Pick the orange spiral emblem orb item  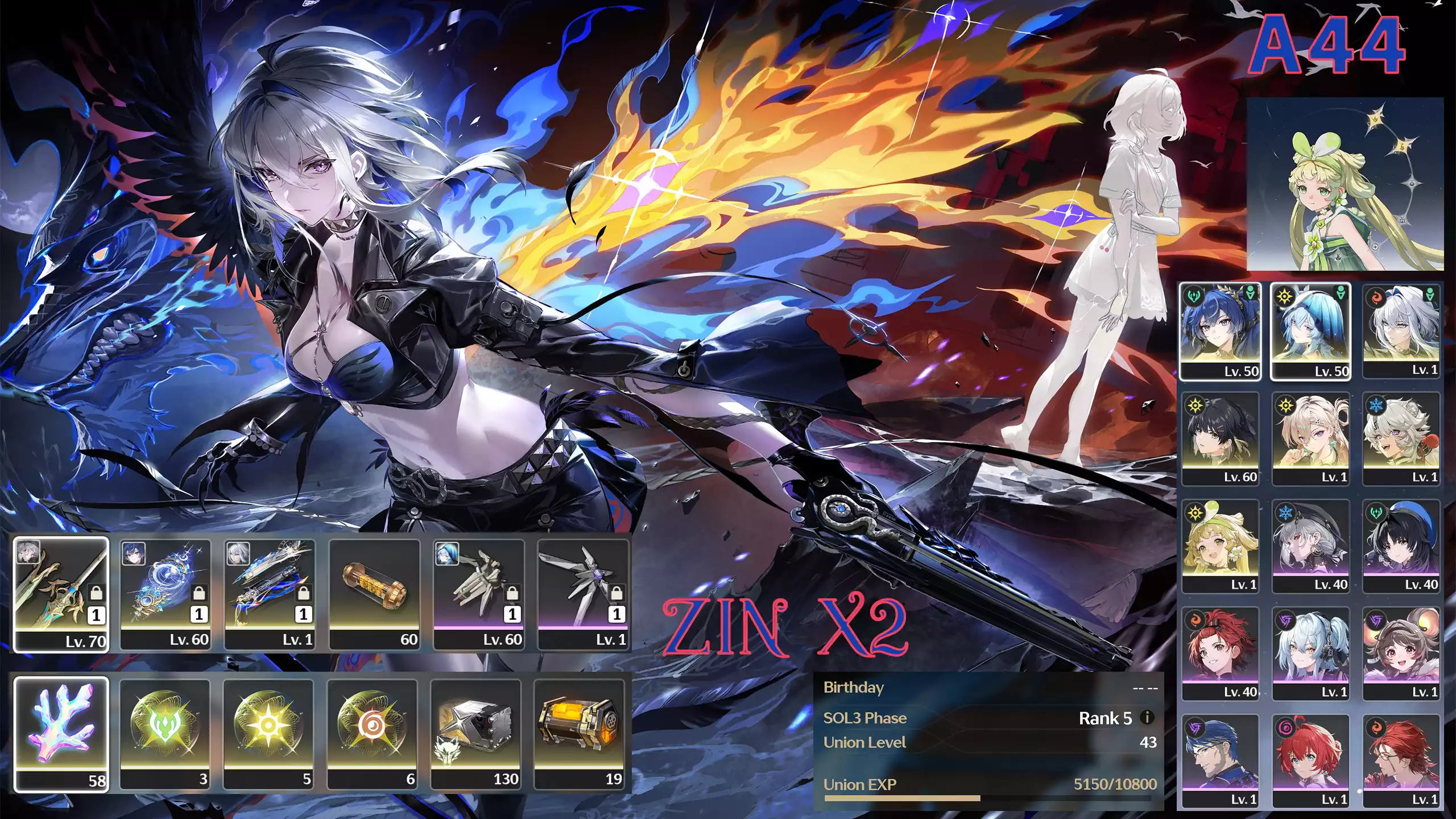373,734
